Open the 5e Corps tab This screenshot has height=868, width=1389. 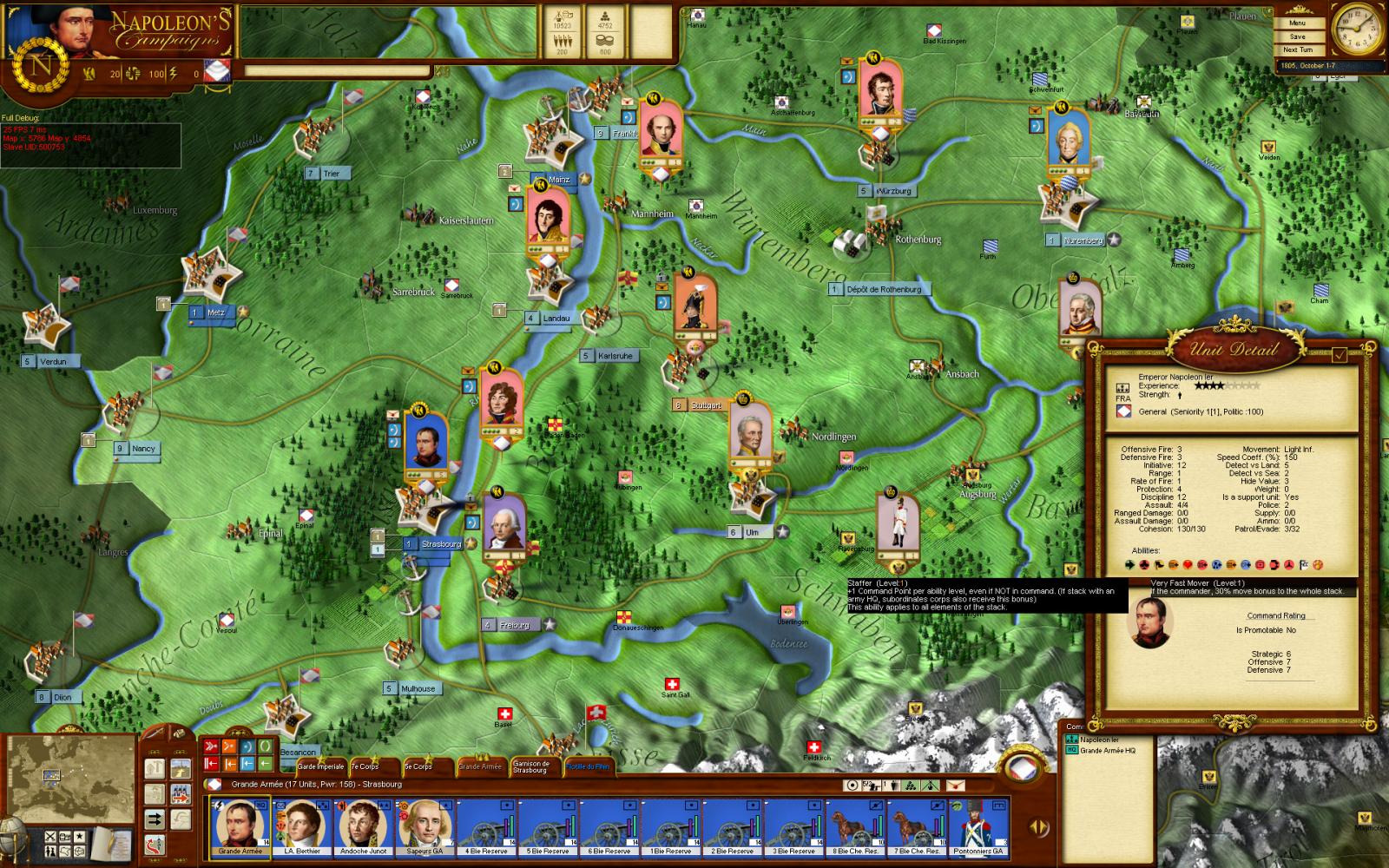[x=418, y=766]
